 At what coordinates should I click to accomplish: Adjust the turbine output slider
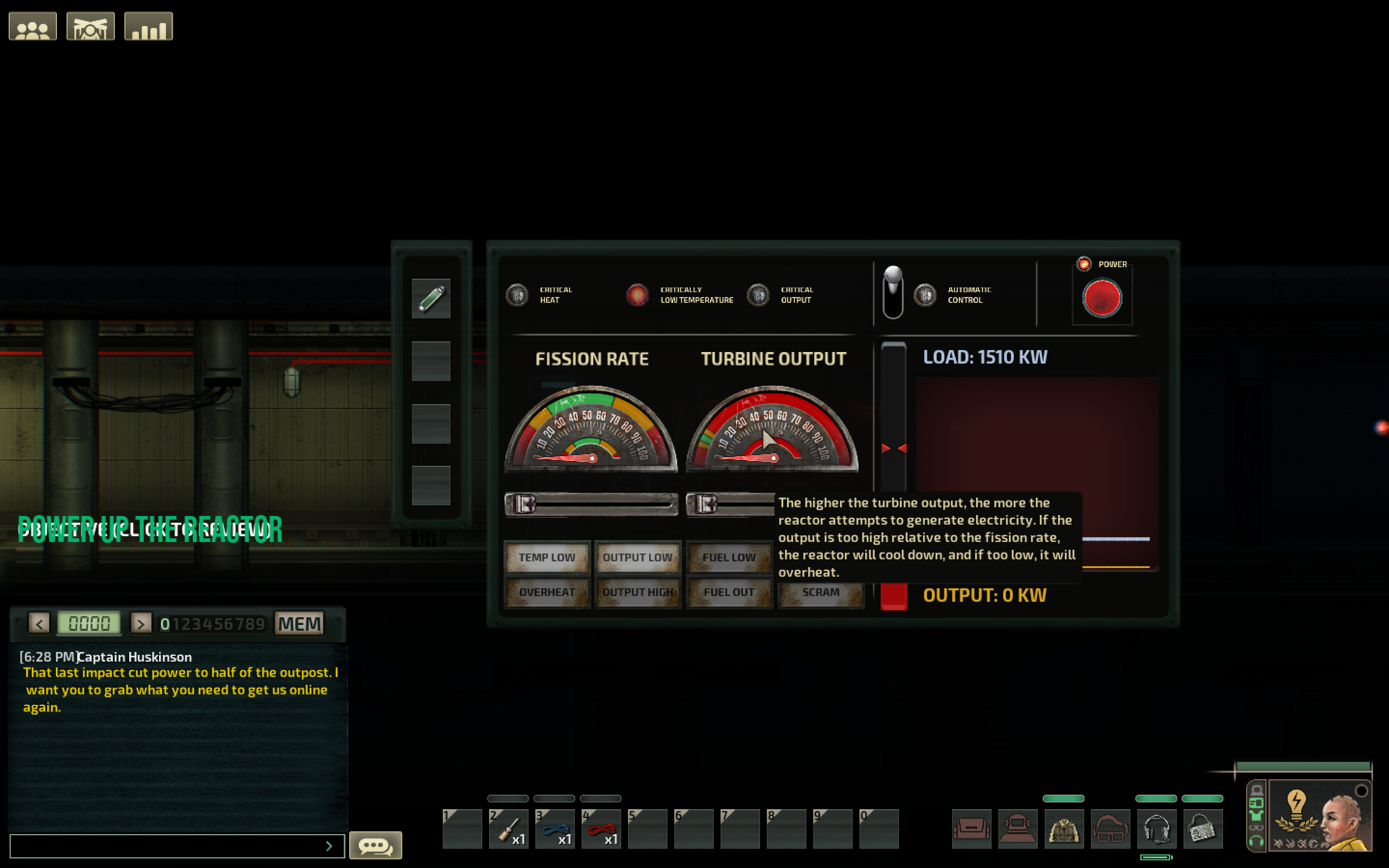click(707, 504)
